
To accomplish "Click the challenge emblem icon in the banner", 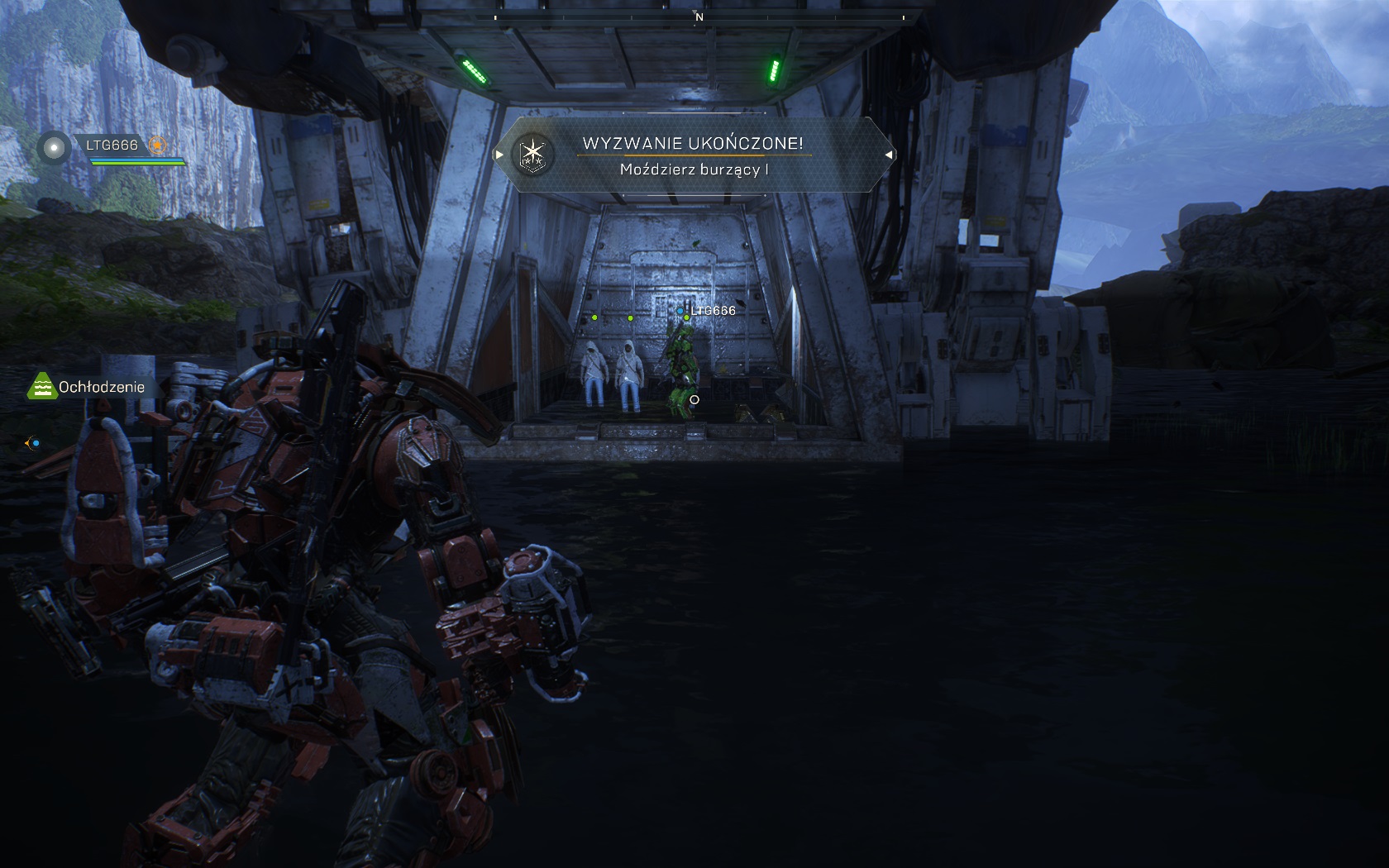I will pos(532,155).
